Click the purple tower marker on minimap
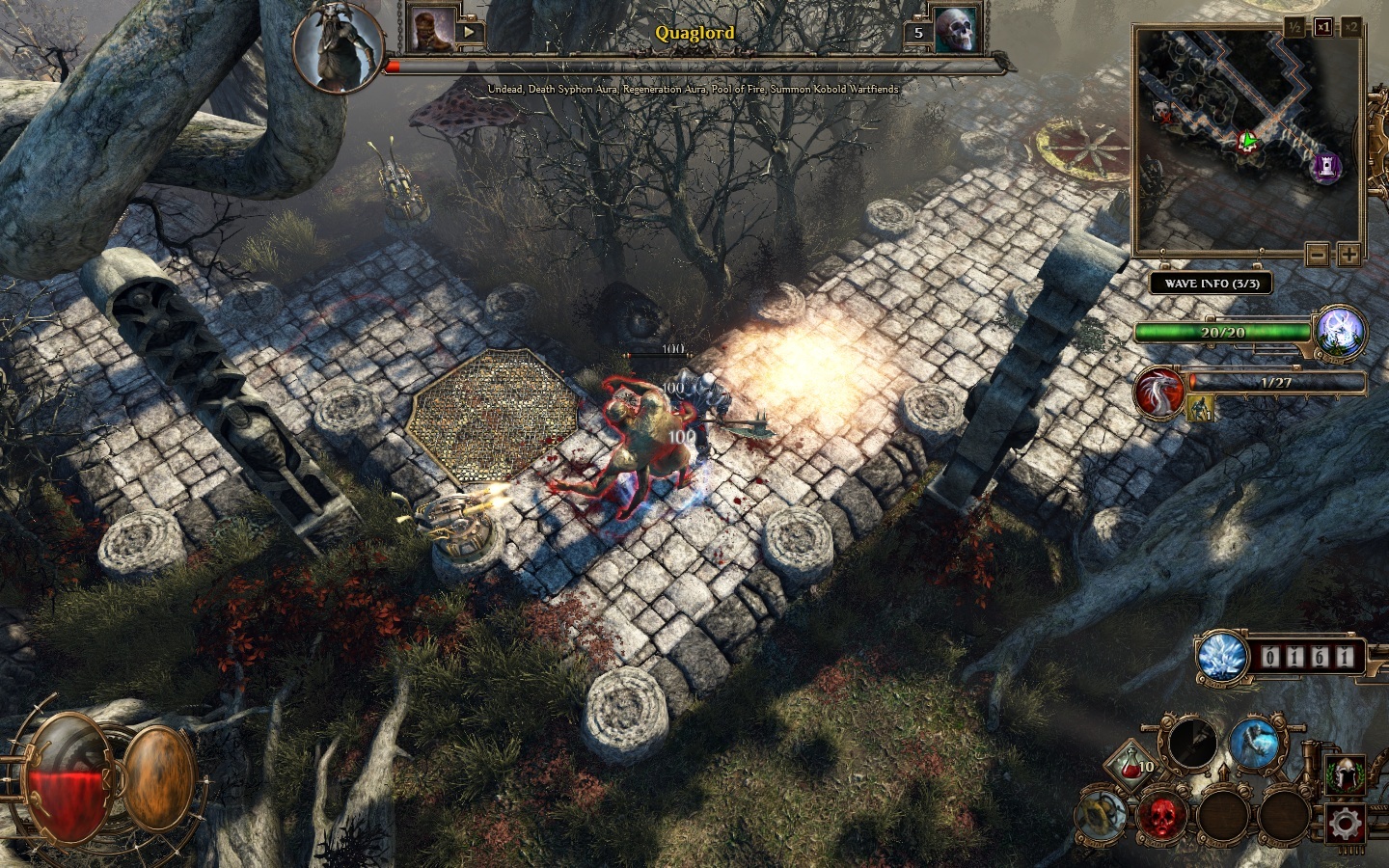1389x868 pixels. click(1326, 168)
